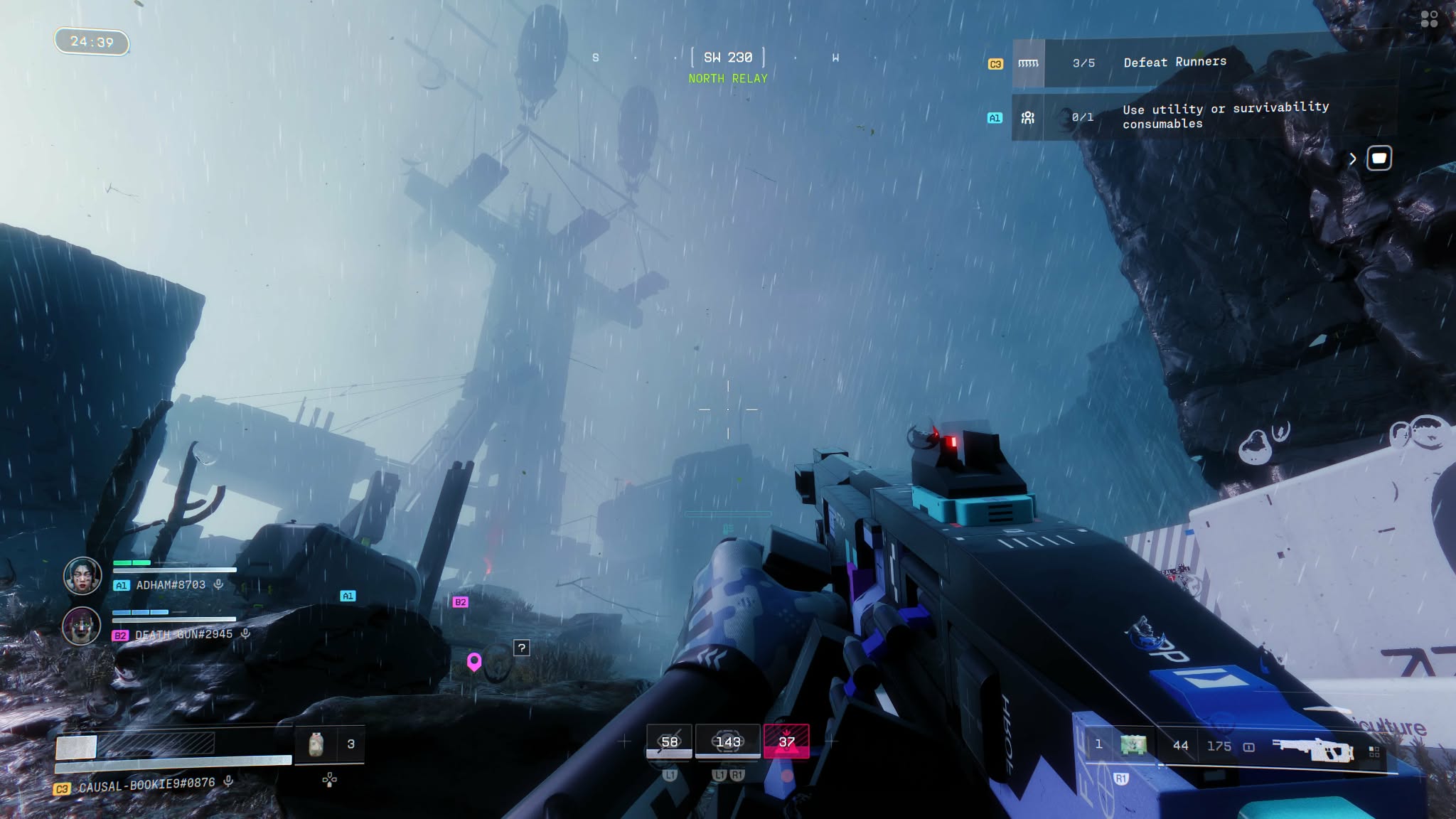Viewport: 1456px width, 819px height.
Task: Click the pink location ping marker
Action: coord(474,662)
